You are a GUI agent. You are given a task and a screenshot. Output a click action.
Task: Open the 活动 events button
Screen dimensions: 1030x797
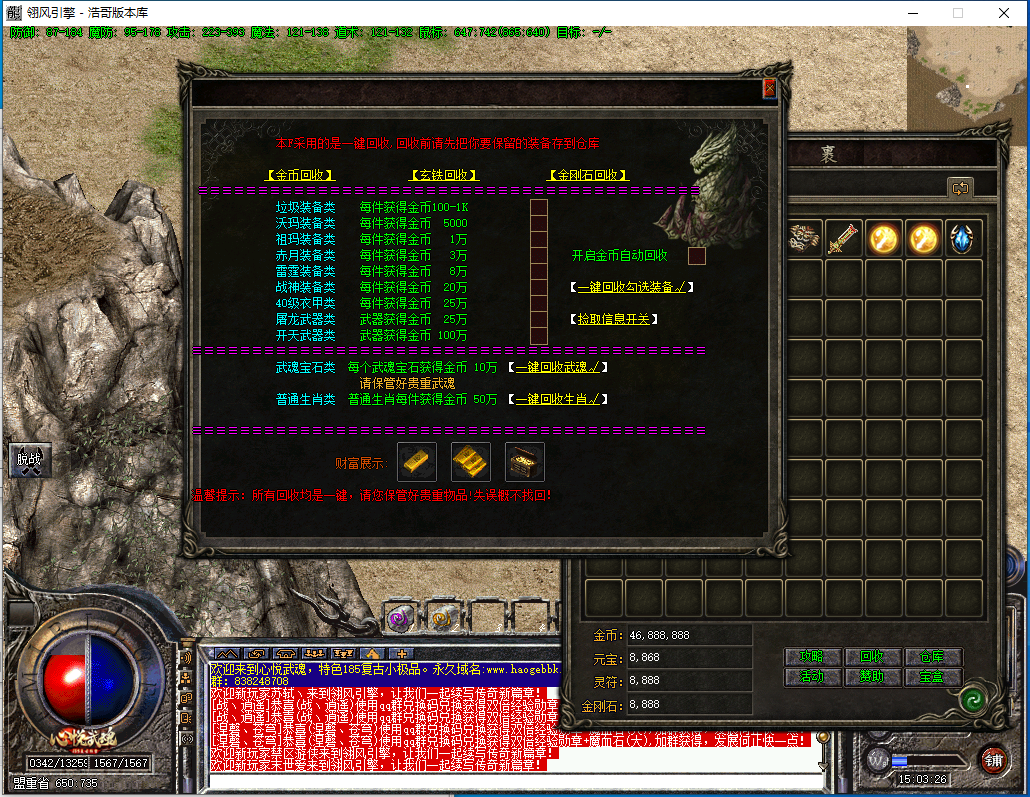(811, 677)
